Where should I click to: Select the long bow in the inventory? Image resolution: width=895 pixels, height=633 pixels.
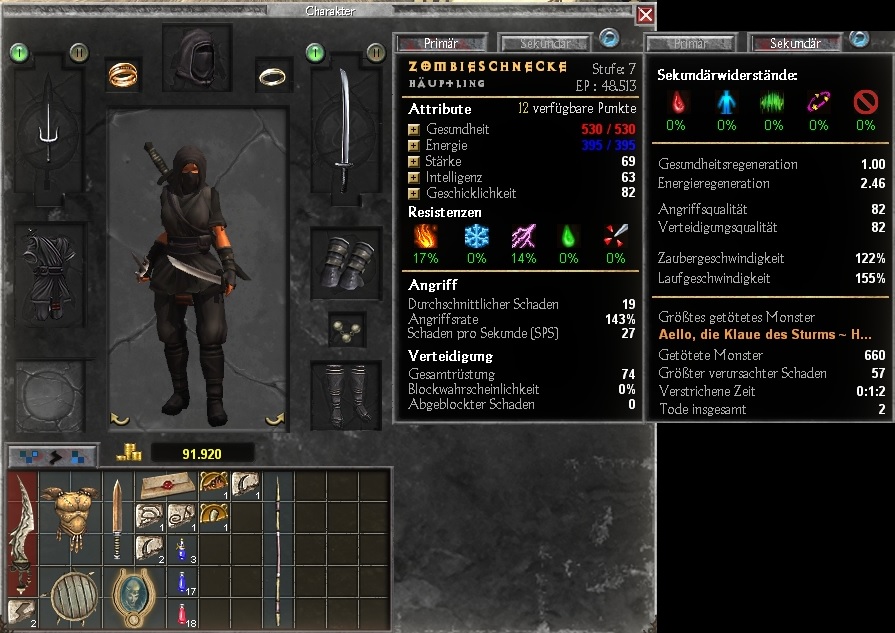276,550
